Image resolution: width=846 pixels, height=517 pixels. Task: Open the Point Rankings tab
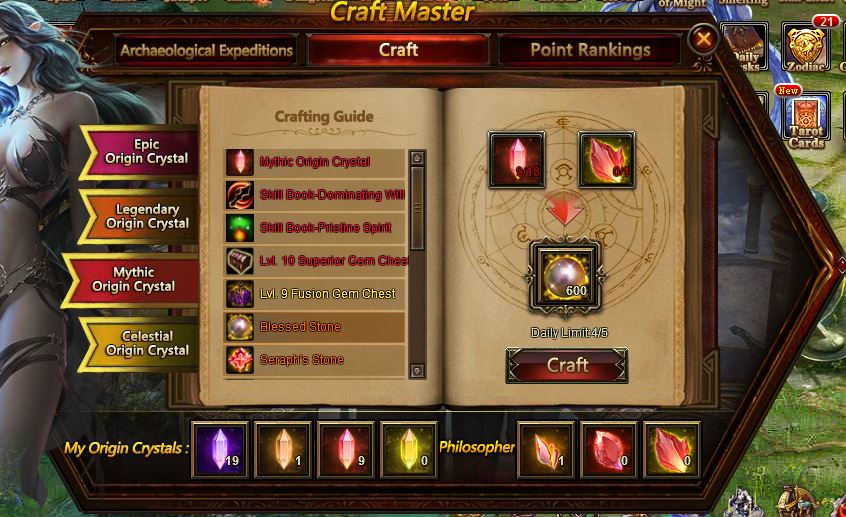pos(589,50)
